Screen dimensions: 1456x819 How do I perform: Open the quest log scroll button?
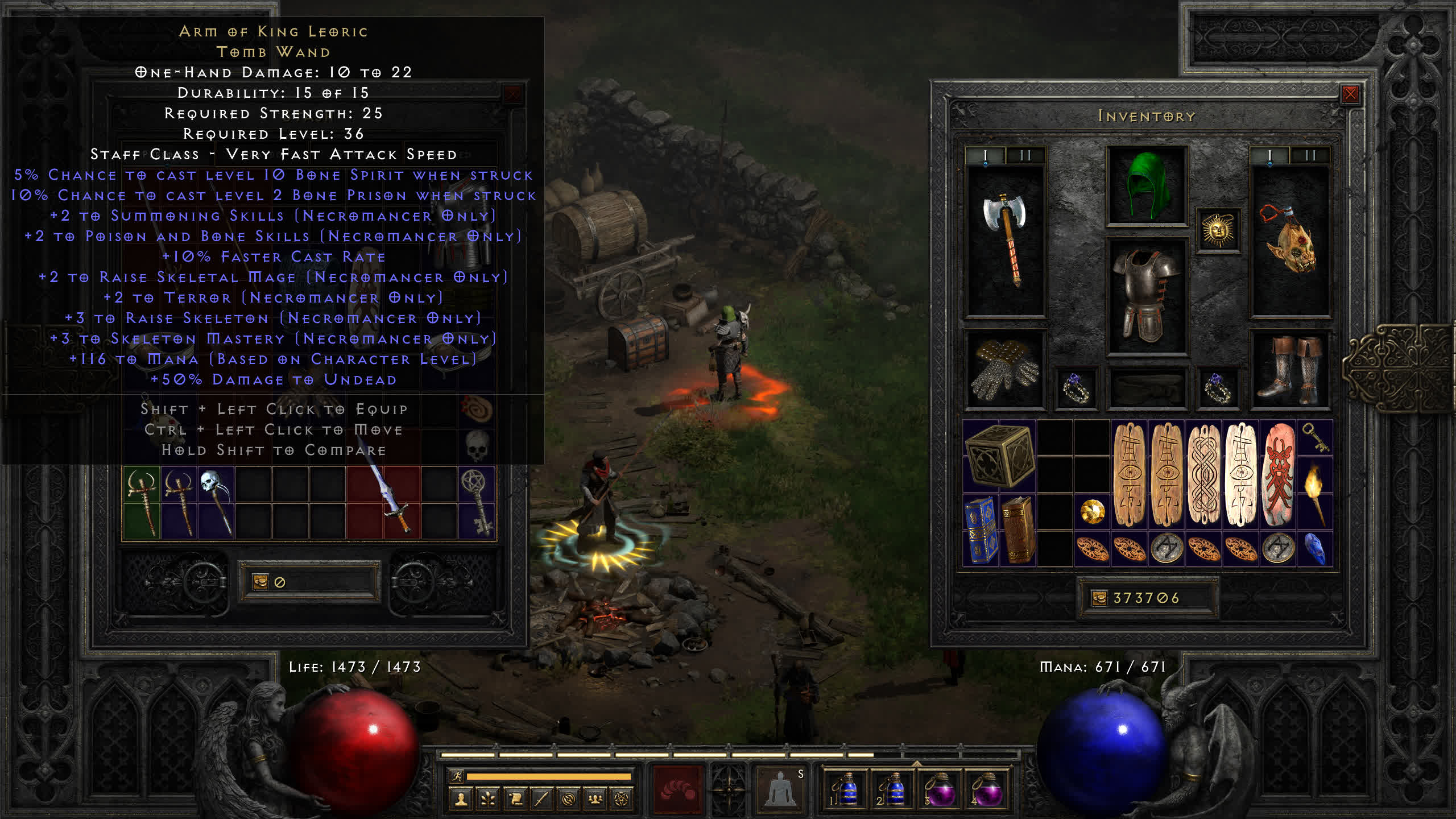click(515, 800)
